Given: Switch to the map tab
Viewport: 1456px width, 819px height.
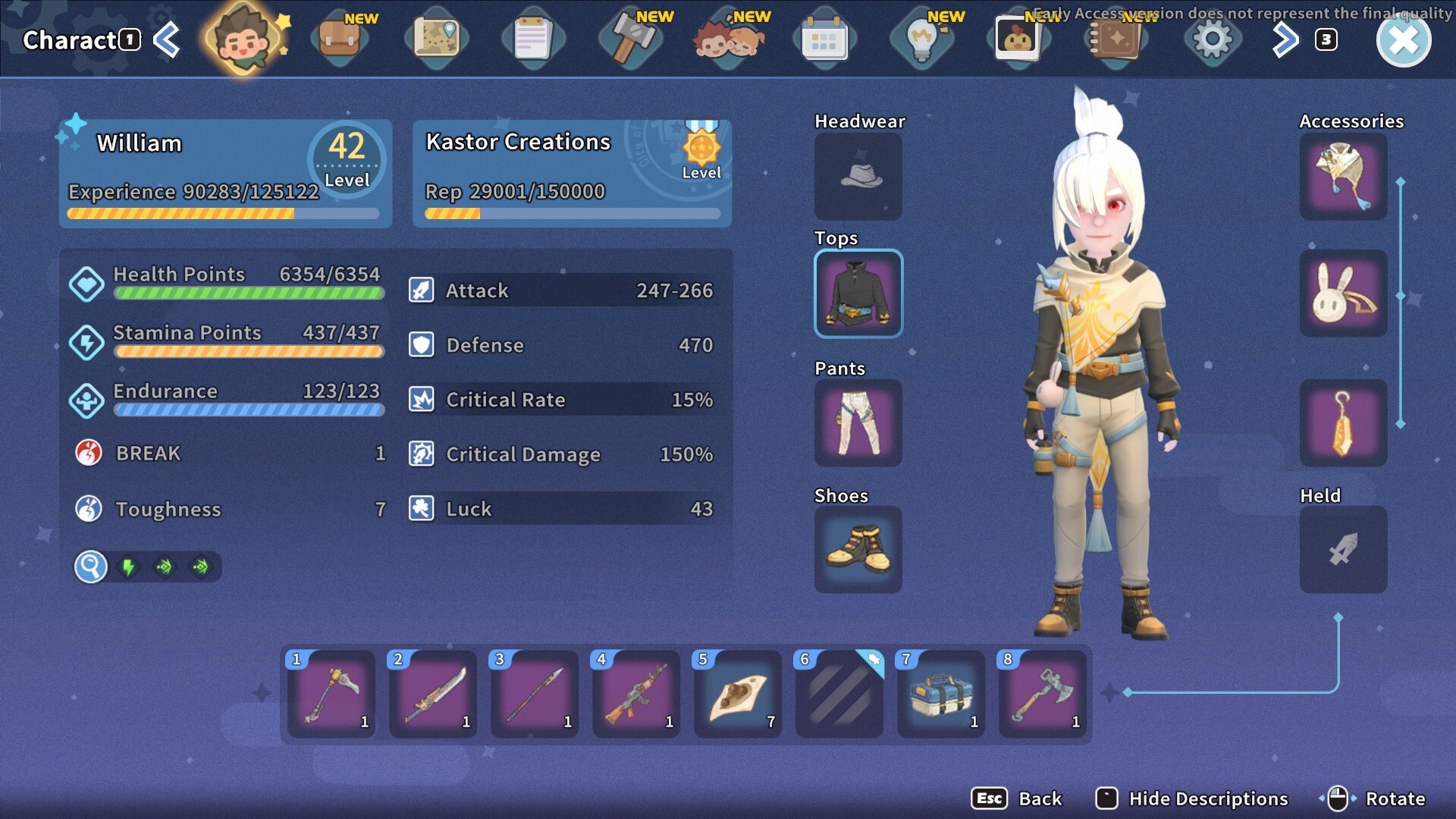Looking at the screenshot, I should (x=436, y=39).
